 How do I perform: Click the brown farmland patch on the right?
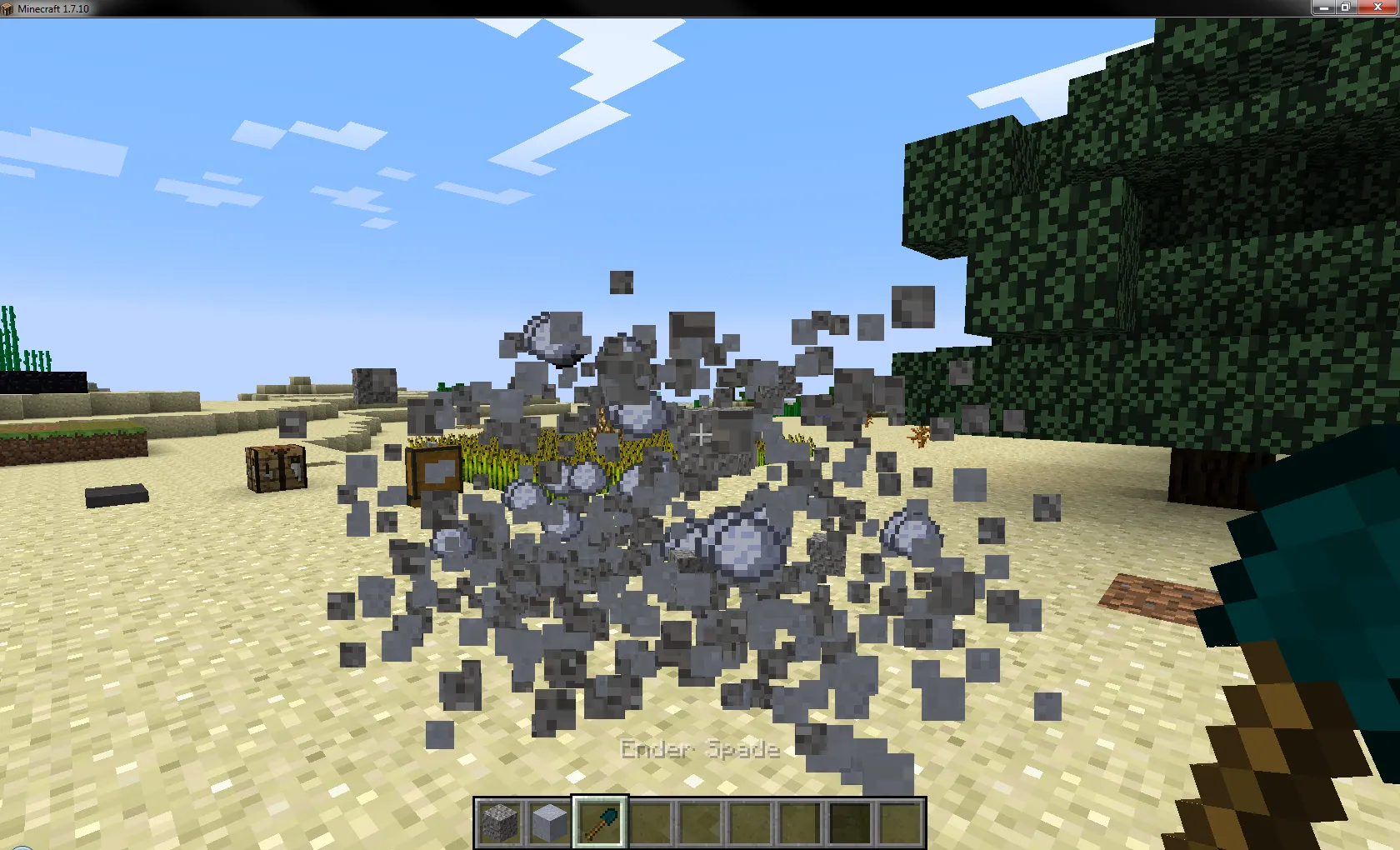tap(1160, 596)
